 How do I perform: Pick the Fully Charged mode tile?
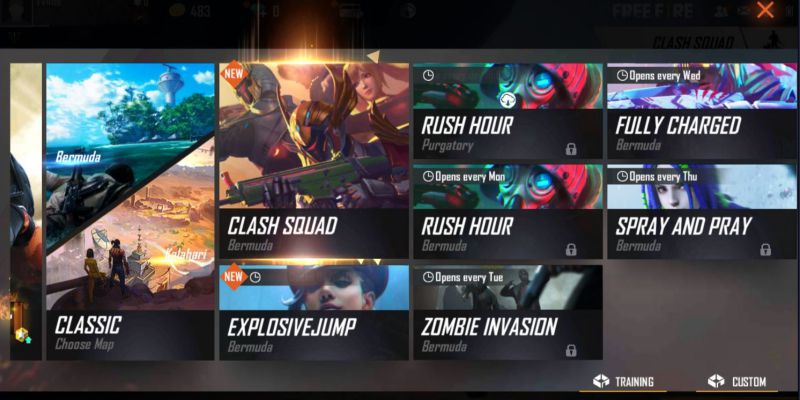click(701, 110)
